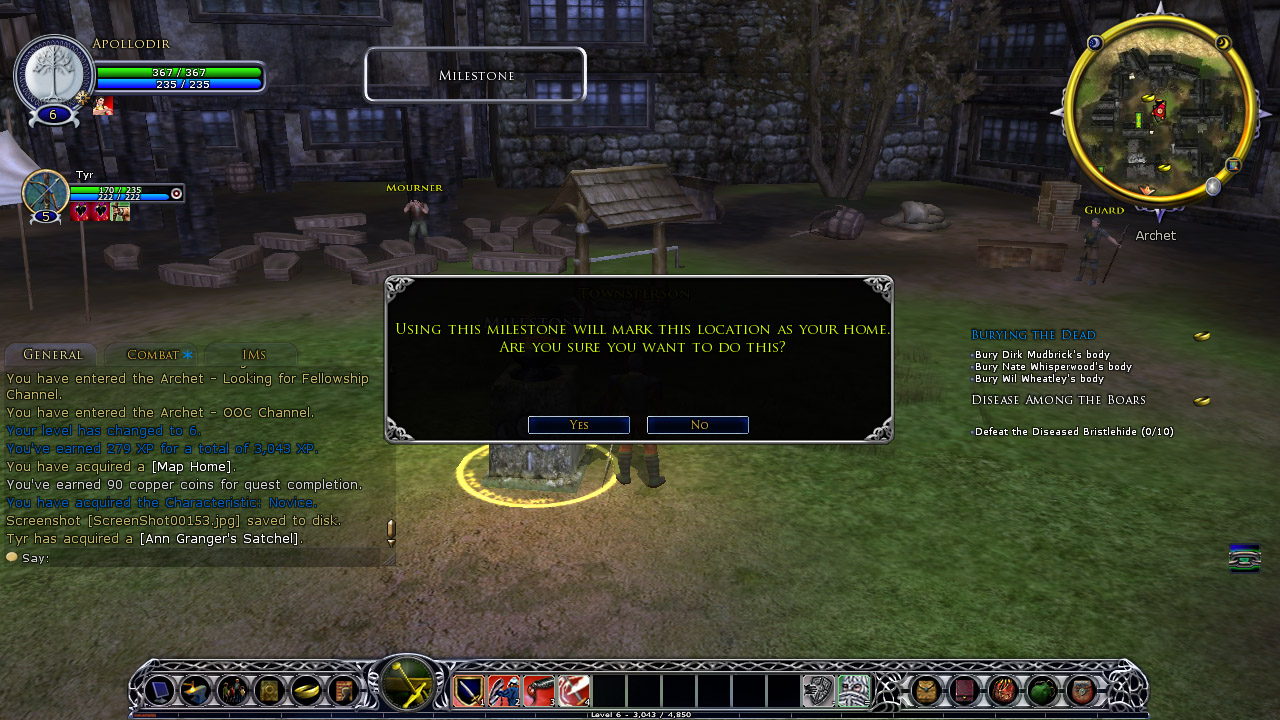Switch to the General chat tab

pyautogui.click(x=52, y=355)
